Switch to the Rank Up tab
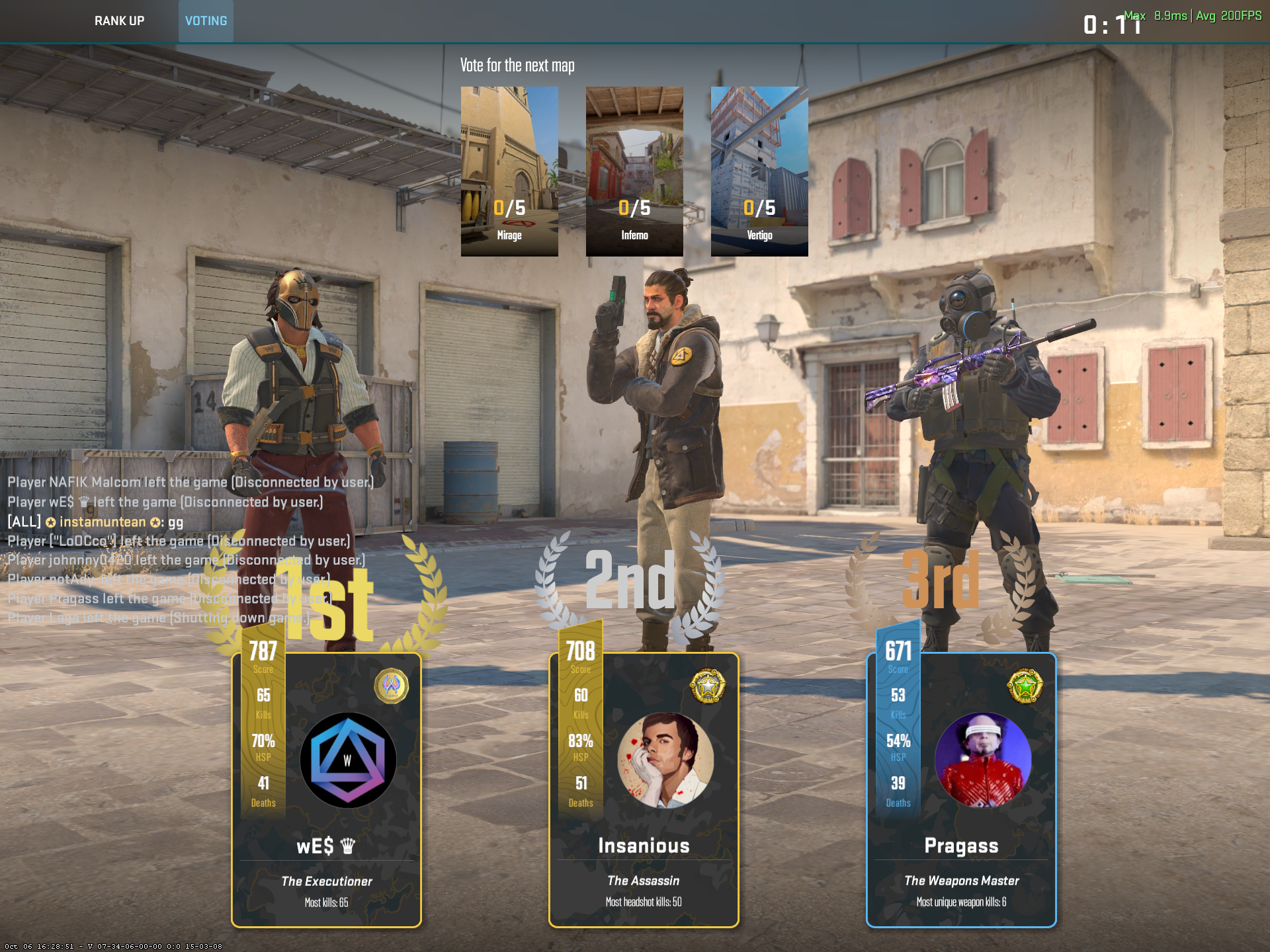The height and width of the screenshot is (952, 1270). point(119,21)
